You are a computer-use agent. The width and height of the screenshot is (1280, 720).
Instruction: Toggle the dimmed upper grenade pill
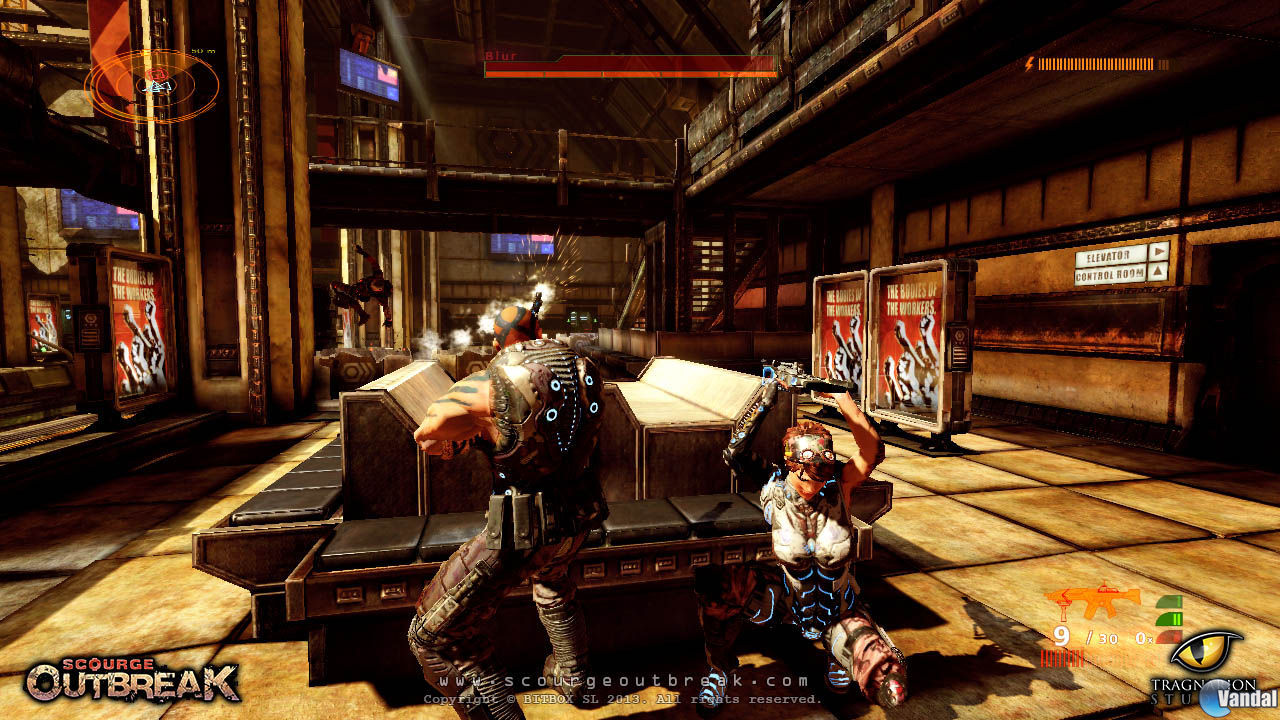[1169, 600]
